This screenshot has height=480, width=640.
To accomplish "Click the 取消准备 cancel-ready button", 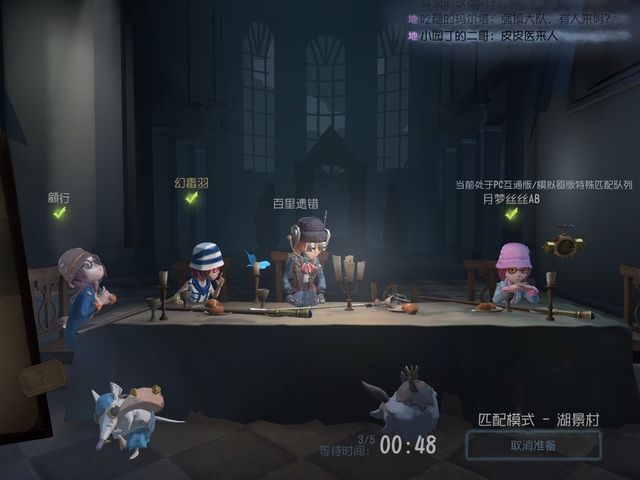I will coord(533,446).
